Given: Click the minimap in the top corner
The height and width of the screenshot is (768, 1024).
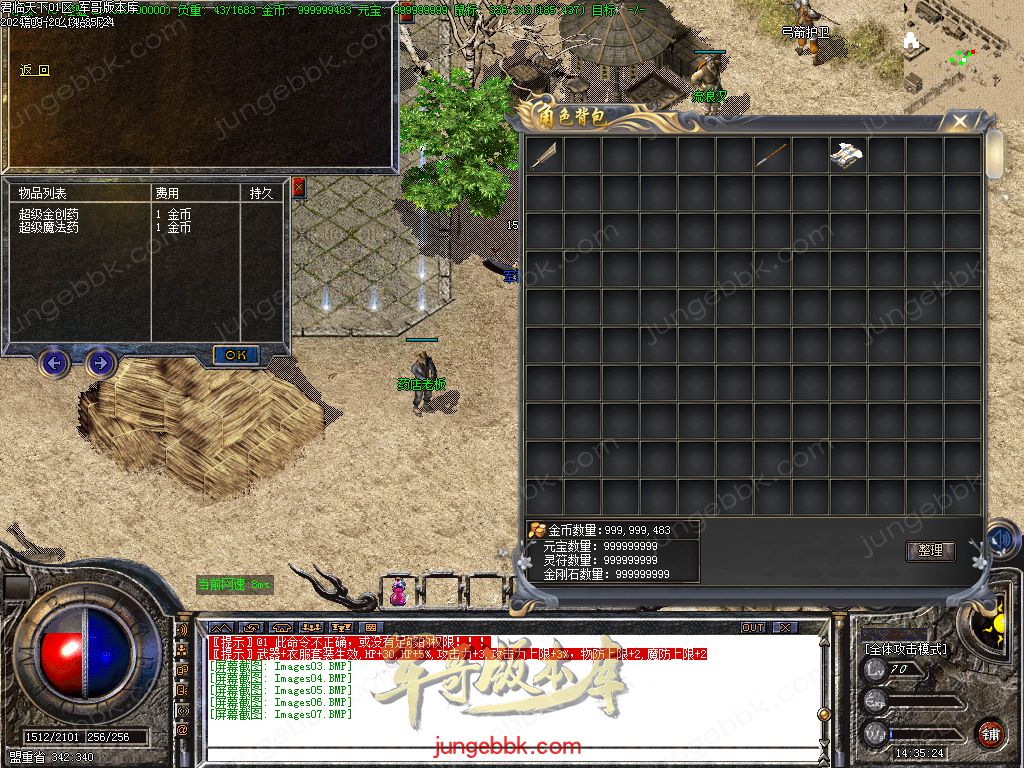Looking at the screenshot, I should [960, 45].
